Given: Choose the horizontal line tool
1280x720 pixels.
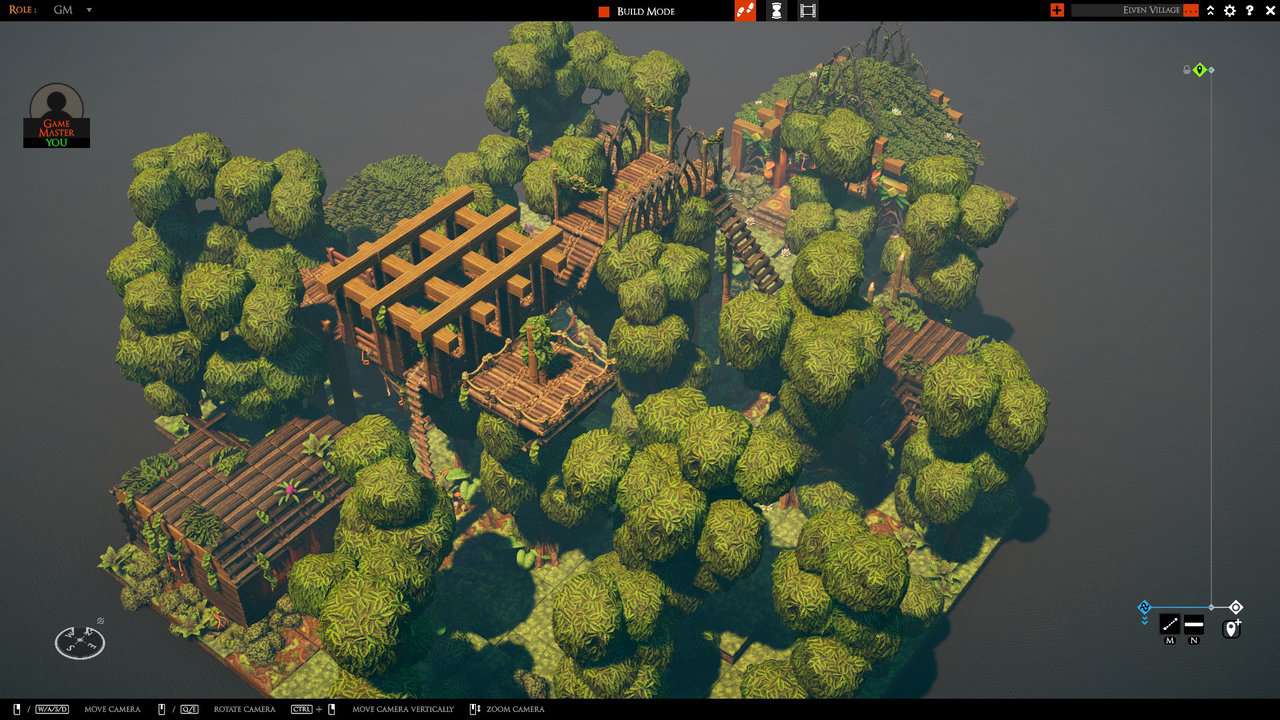Looking at the screenshot, I should tap(1194, 625).
